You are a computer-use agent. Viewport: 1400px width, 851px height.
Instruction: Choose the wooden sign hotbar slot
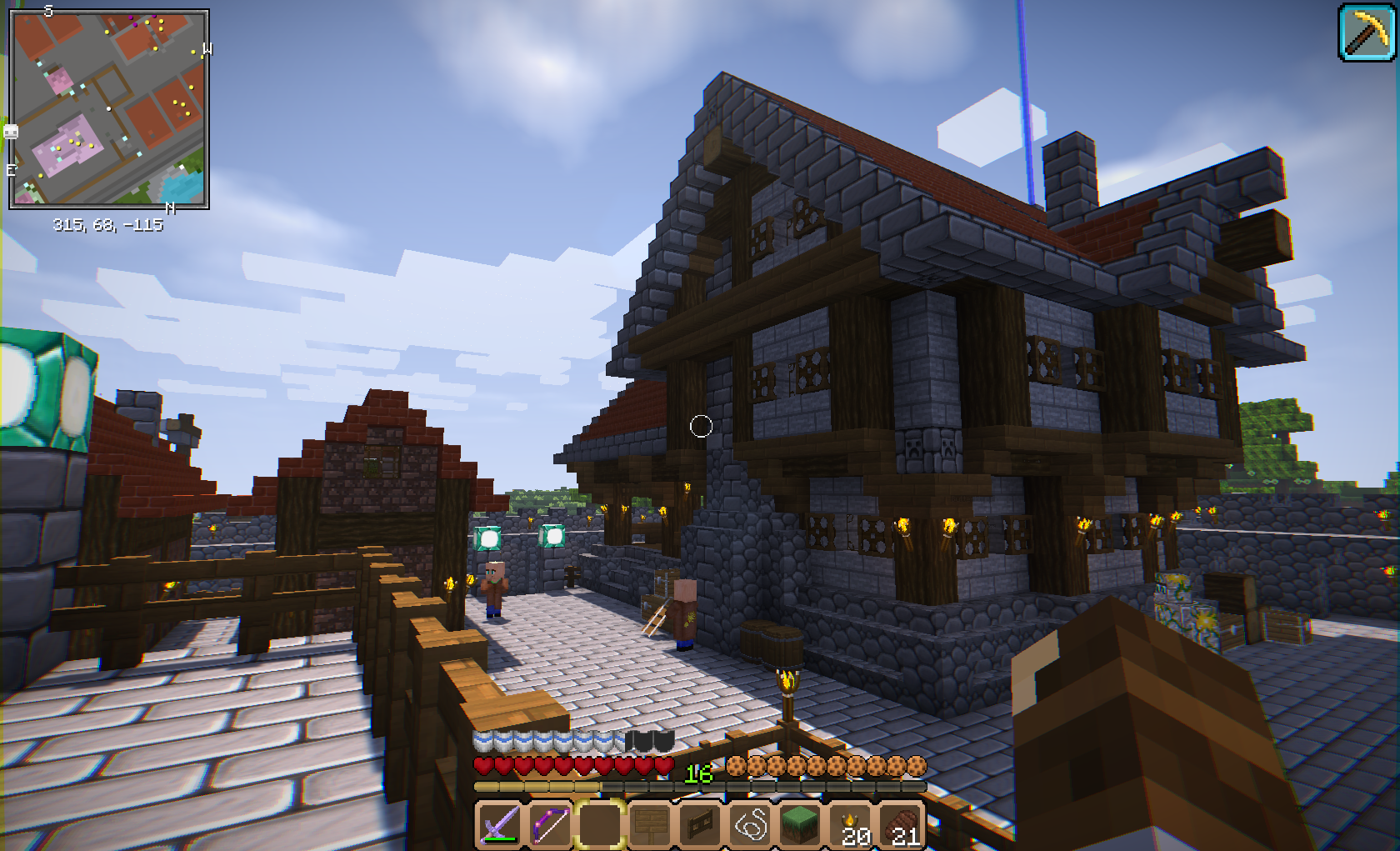pyautogui.click(x=650, y=824)
